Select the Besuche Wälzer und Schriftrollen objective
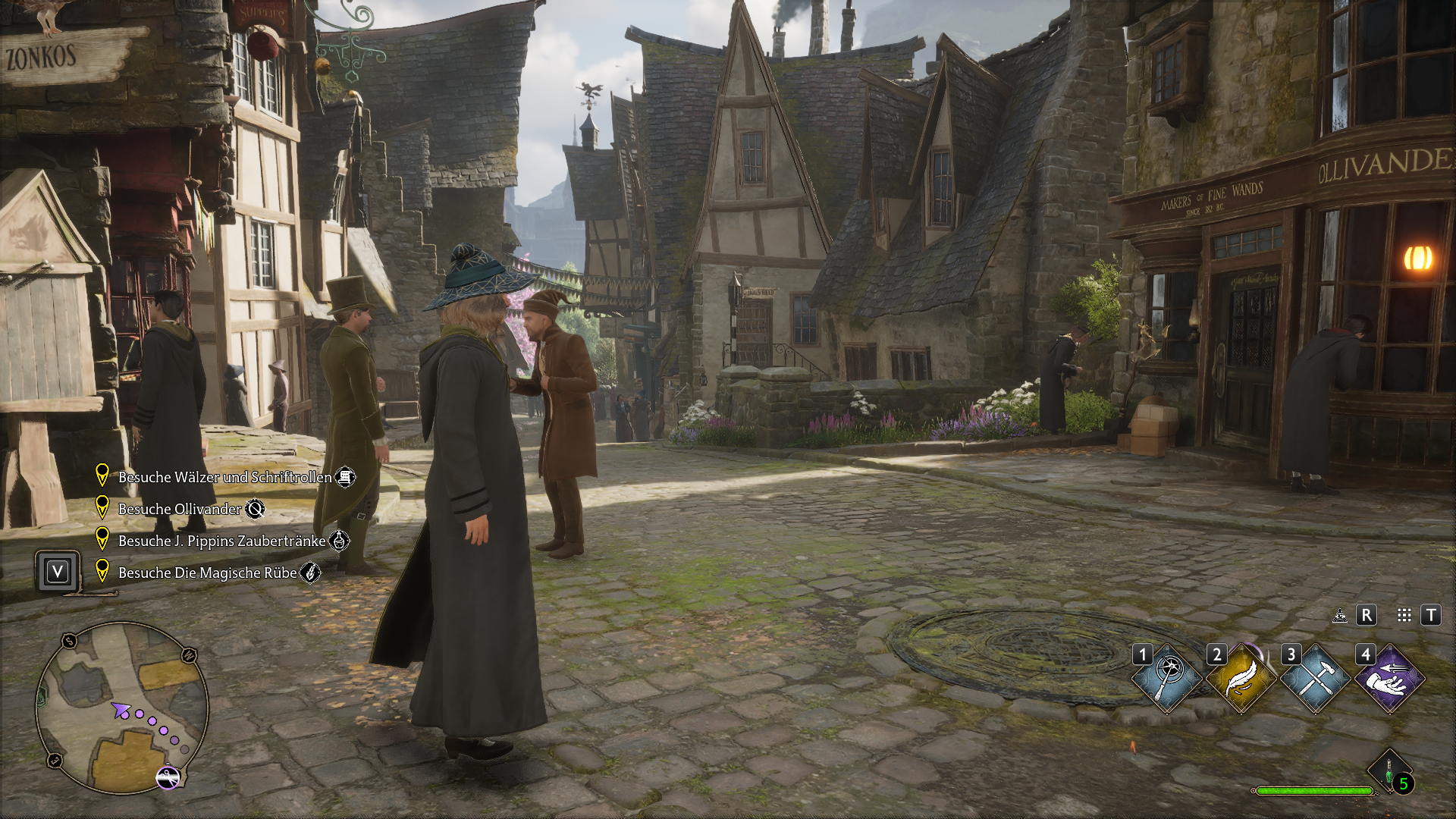1456x819 pixels. coord(224,477)
